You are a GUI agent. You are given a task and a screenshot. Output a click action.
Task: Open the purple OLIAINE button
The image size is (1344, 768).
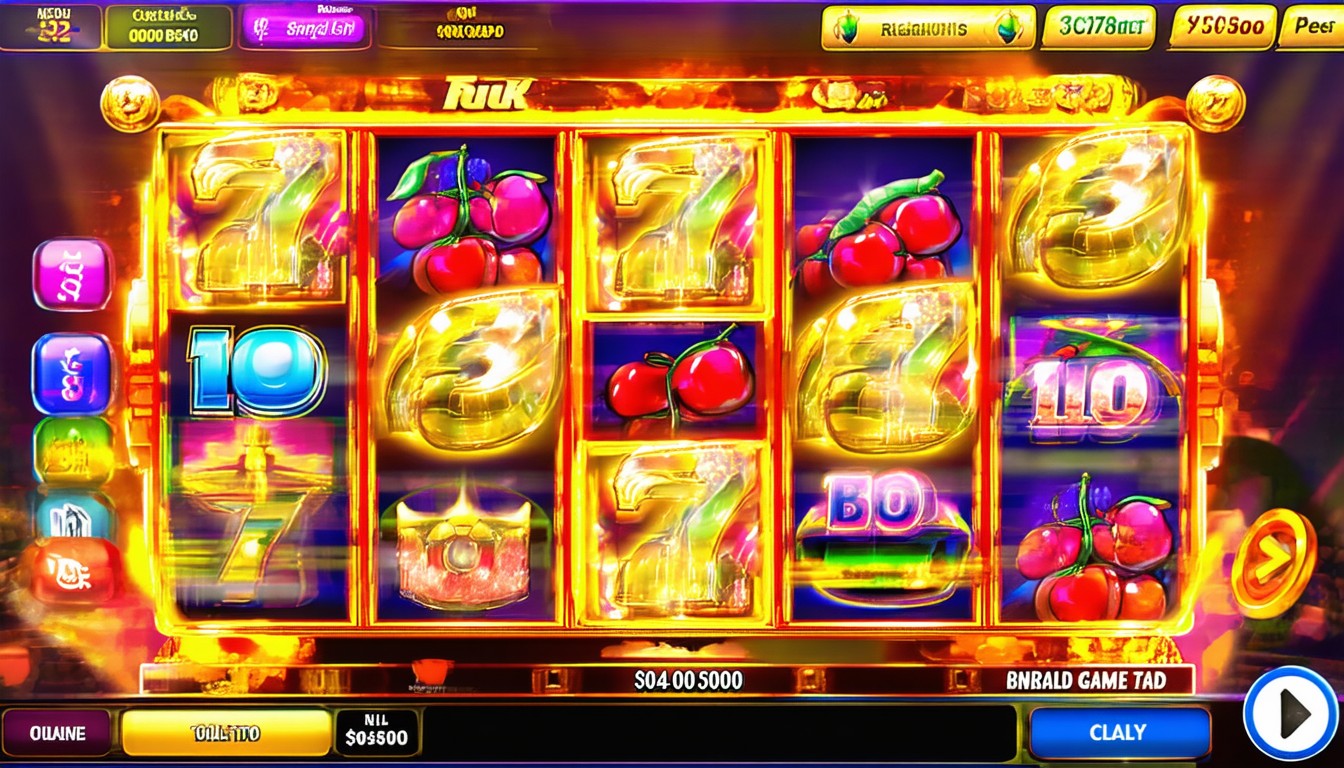point(57,733)
